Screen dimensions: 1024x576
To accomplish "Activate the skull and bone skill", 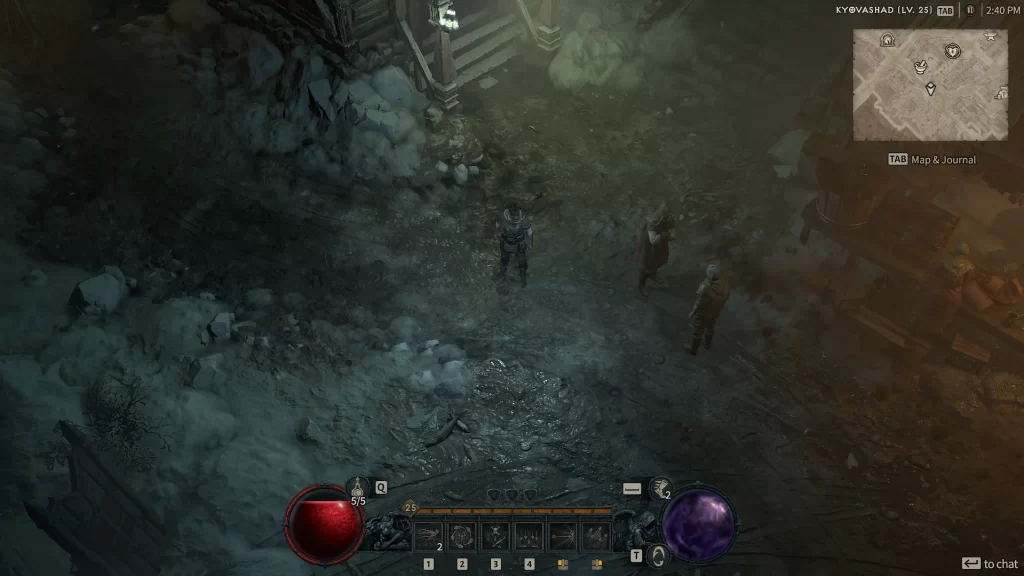I will 495,537.
